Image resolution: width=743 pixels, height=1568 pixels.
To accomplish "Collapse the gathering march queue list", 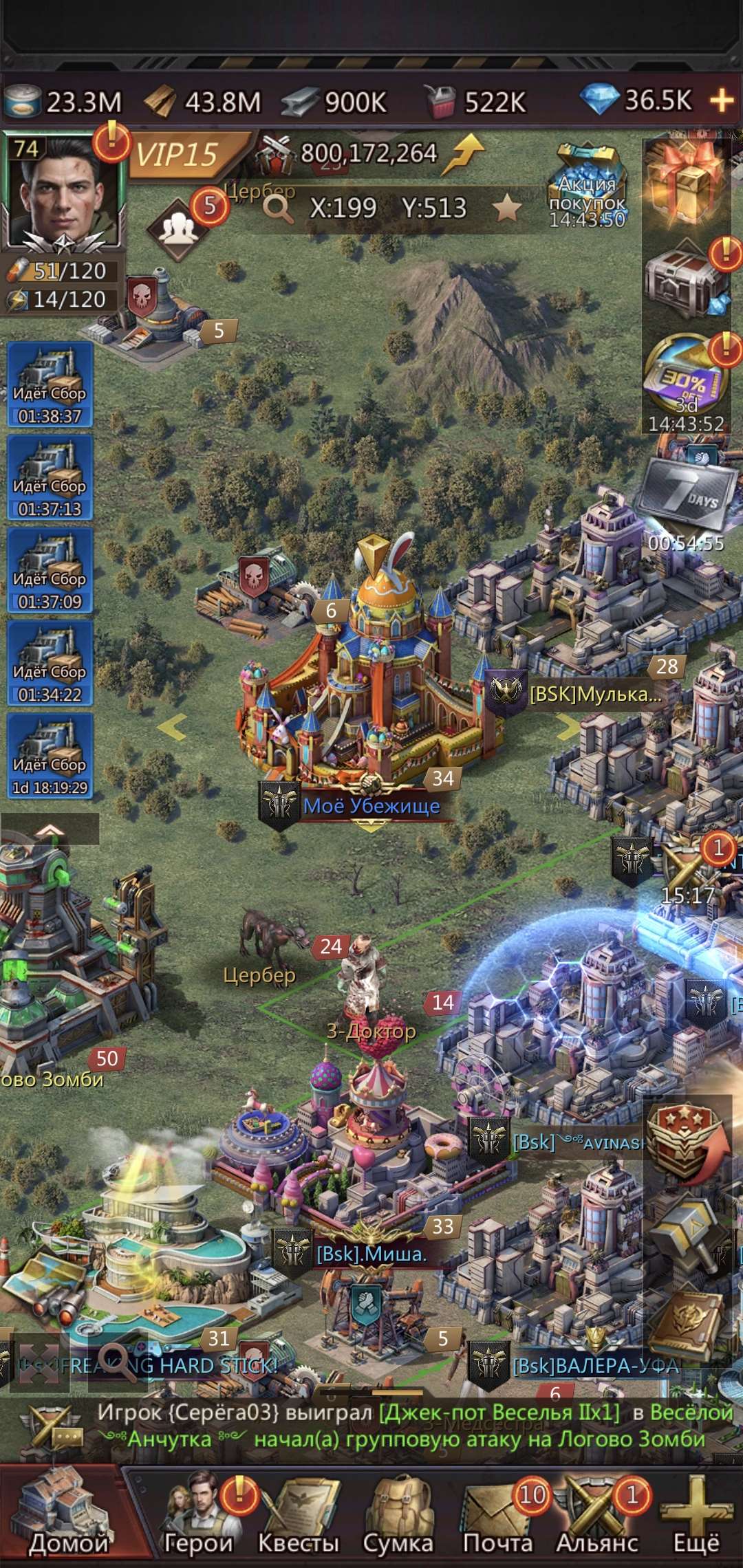I will coord(50,830).
